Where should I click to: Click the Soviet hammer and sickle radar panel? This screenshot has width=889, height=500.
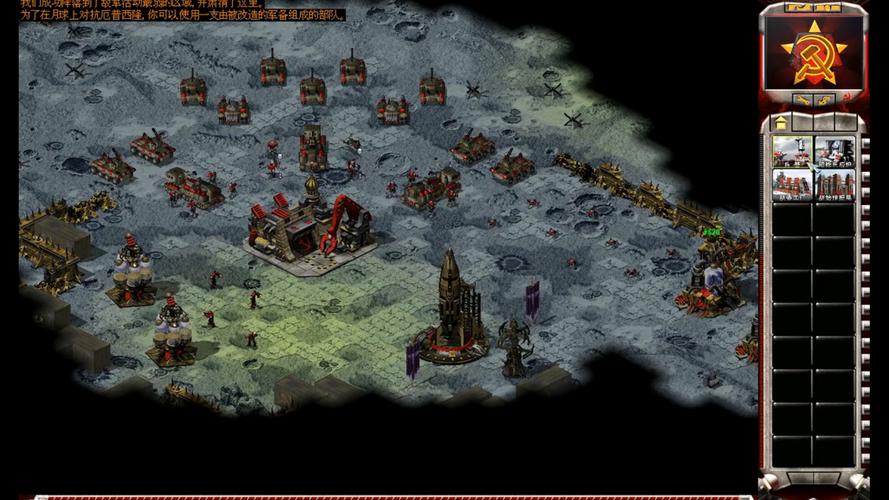click(x=813, y=51)
